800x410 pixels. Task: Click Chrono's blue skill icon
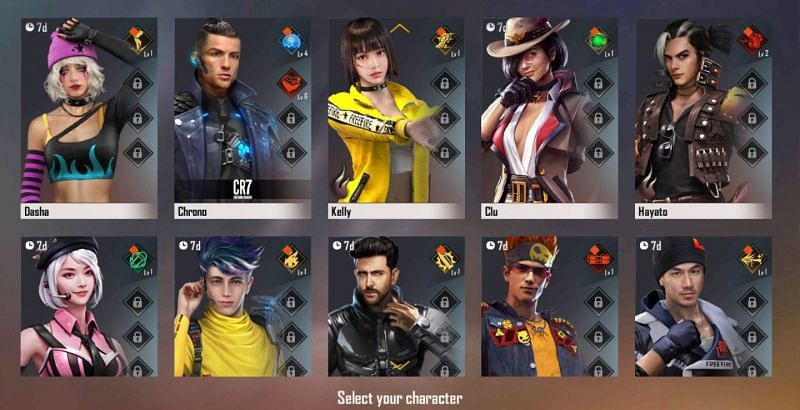point(291,43)
